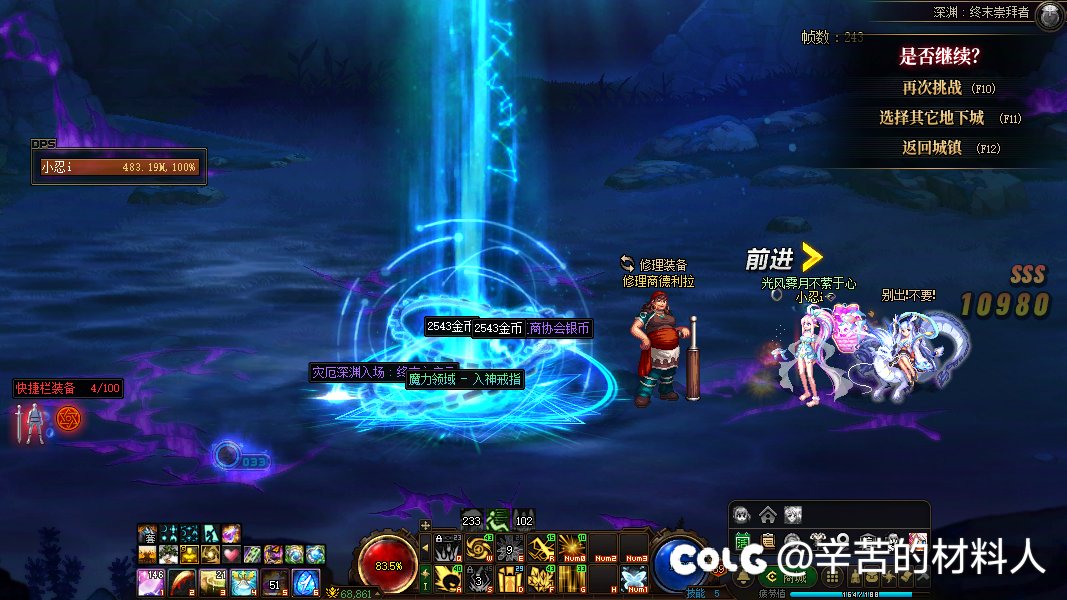Viewport: 1067px width, 600px height.
Task: Open the green 商城 shop button
Action: (x=790, y=577)
